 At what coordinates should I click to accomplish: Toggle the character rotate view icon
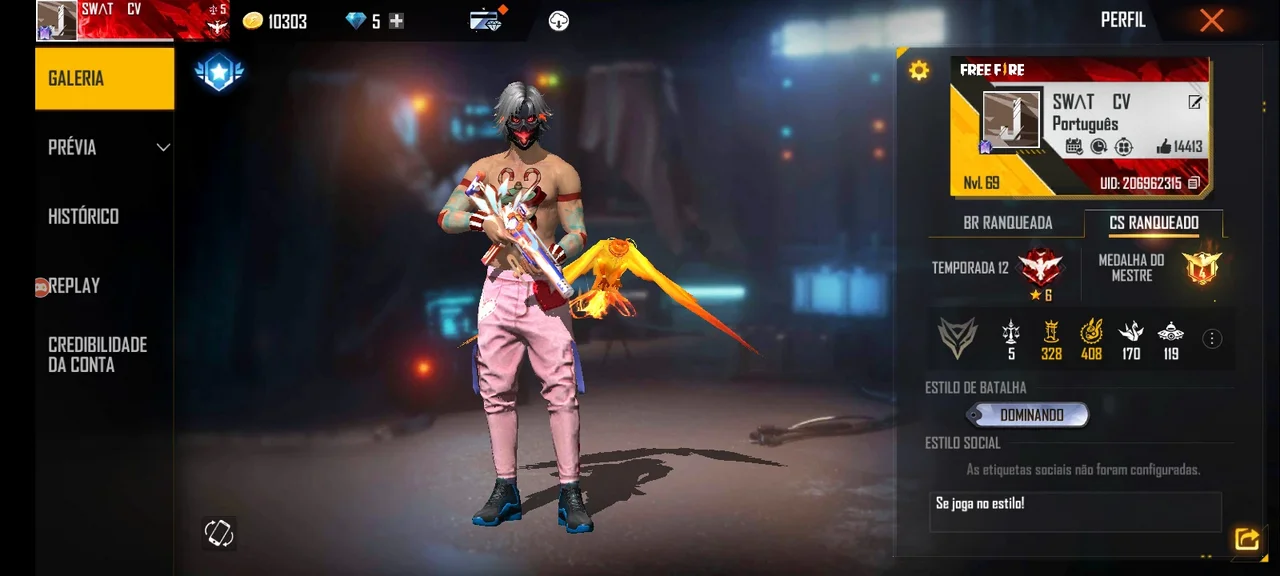[218, 534]
